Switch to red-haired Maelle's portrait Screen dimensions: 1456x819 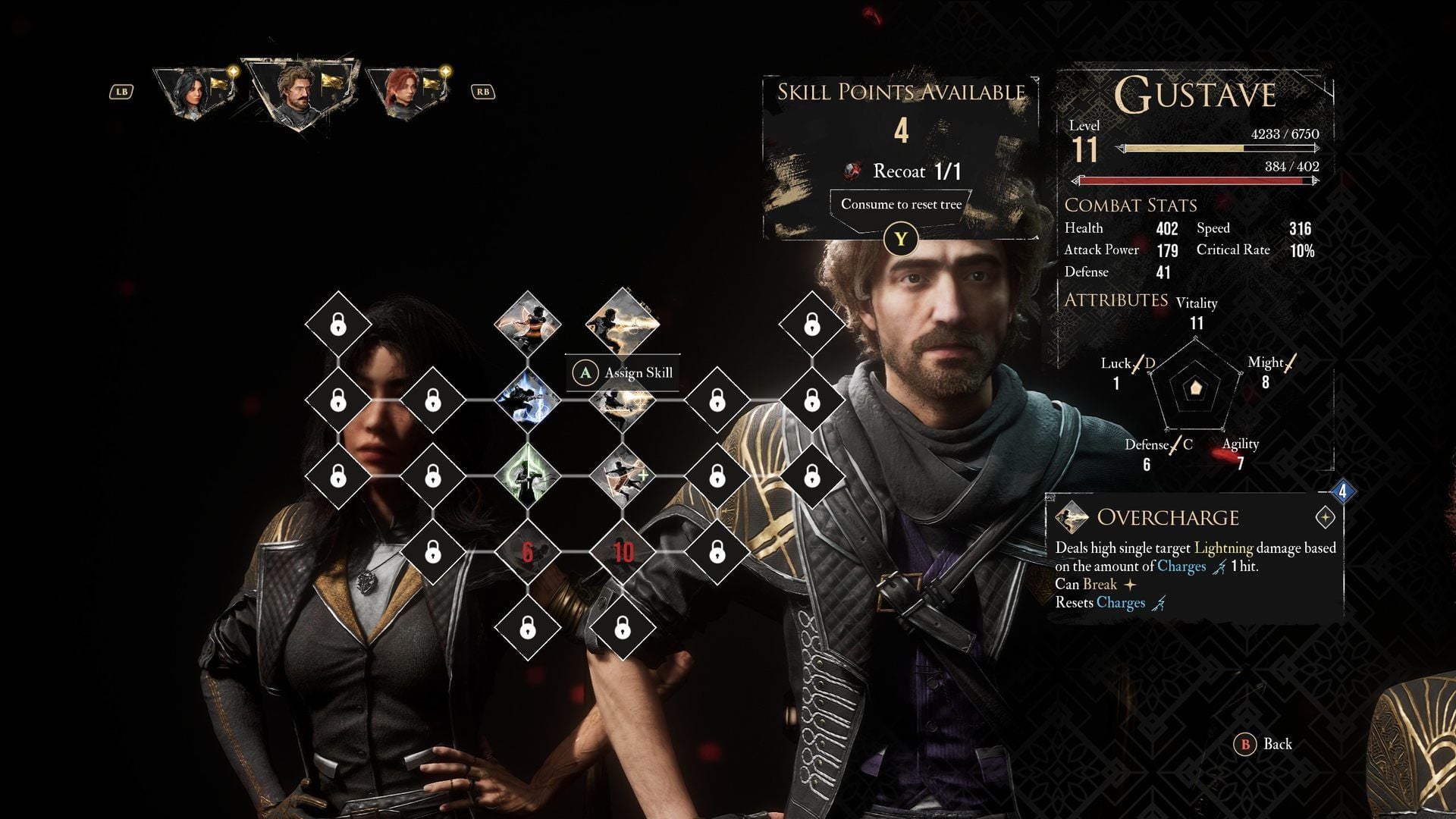tap(406, 93)
